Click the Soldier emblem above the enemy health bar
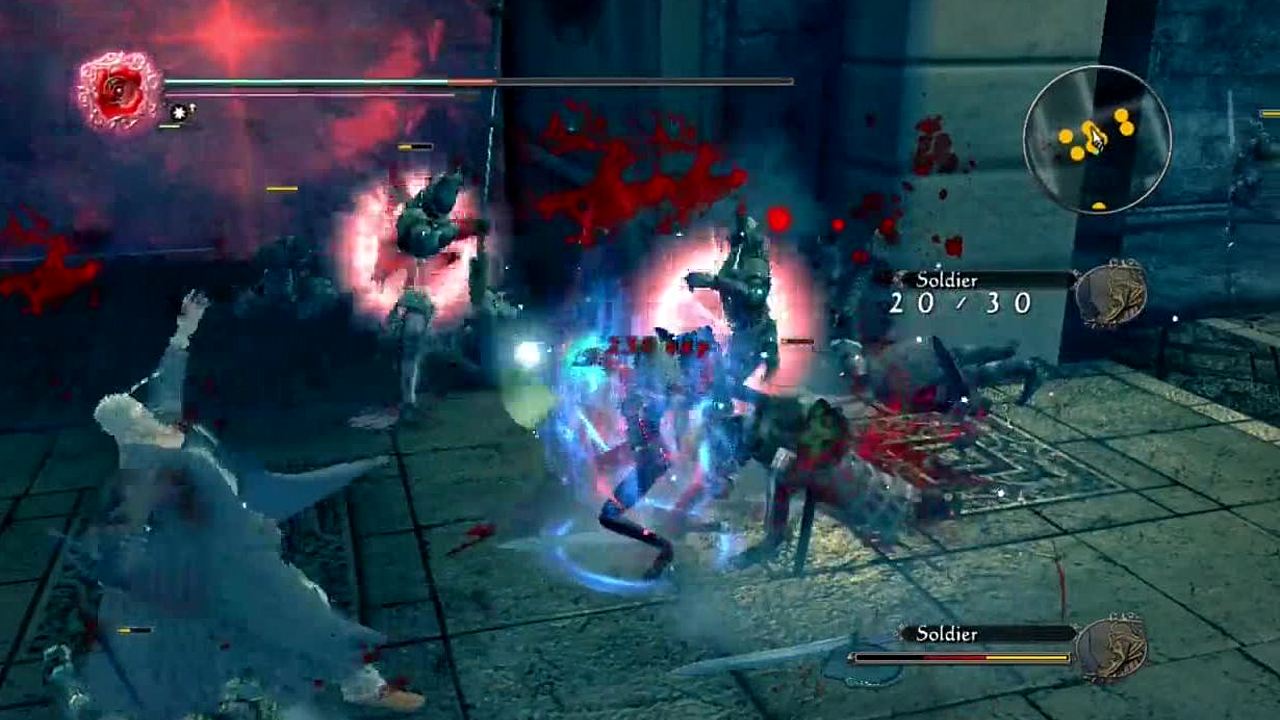 tap(1111, 648)
